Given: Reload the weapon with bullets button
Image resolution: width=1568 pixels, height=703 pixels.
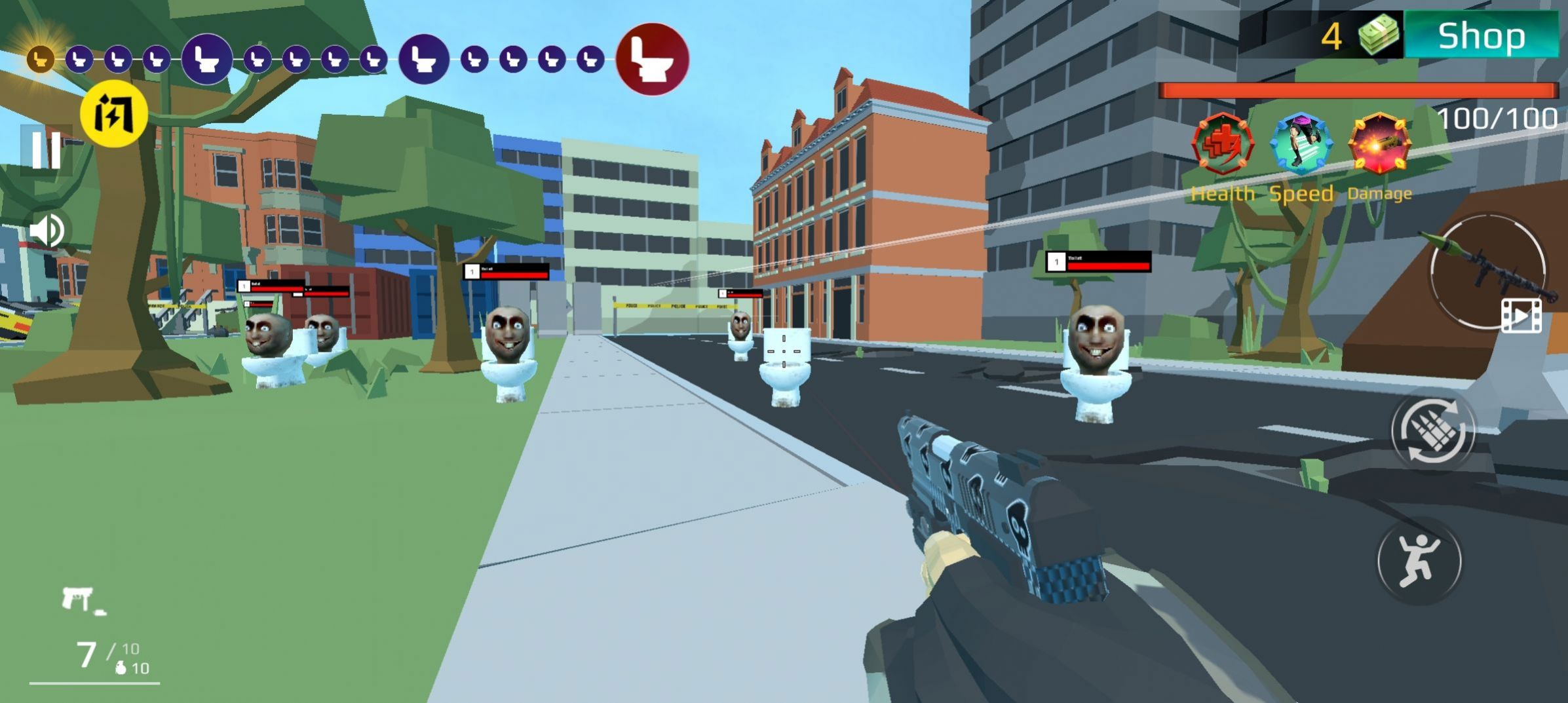Looking at the screenshot, I should point(1433,432).
